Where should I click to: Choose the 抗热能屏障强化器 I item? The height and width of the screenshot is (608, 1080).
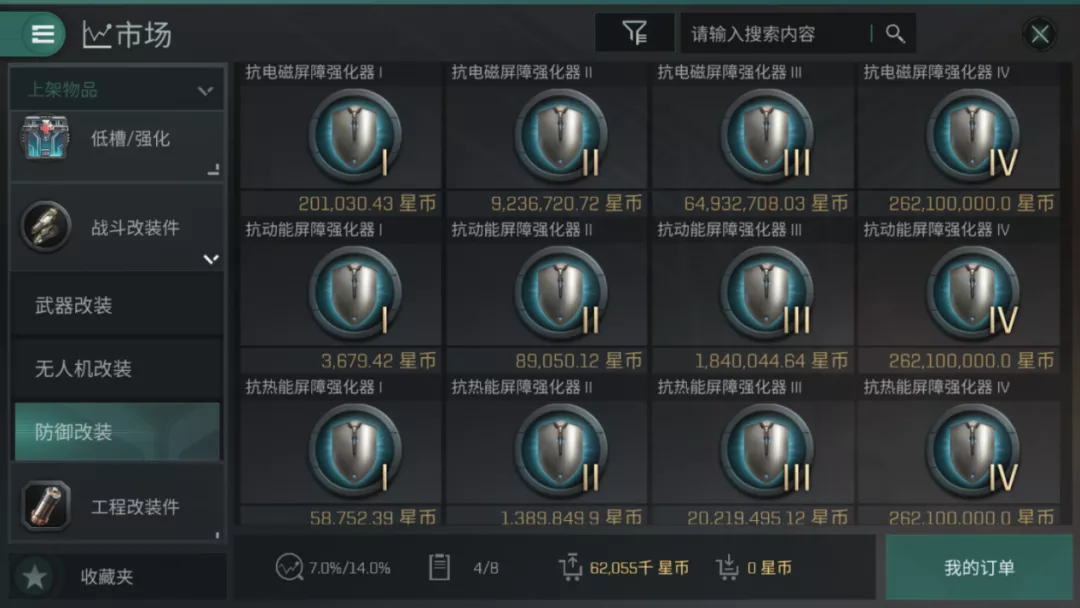341,451
